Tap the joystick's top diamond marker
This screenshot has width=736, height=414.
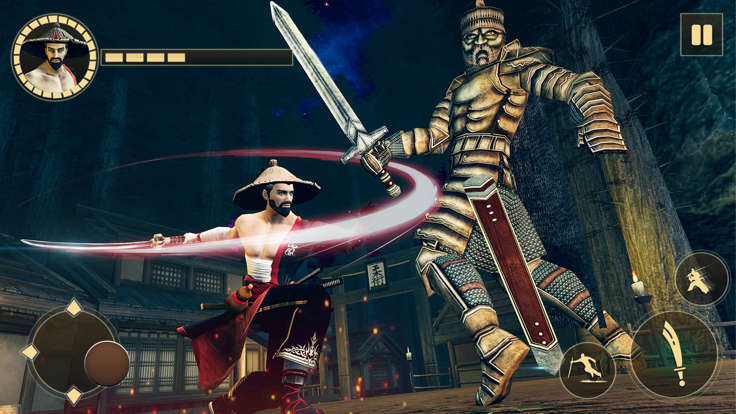point(73,308)
